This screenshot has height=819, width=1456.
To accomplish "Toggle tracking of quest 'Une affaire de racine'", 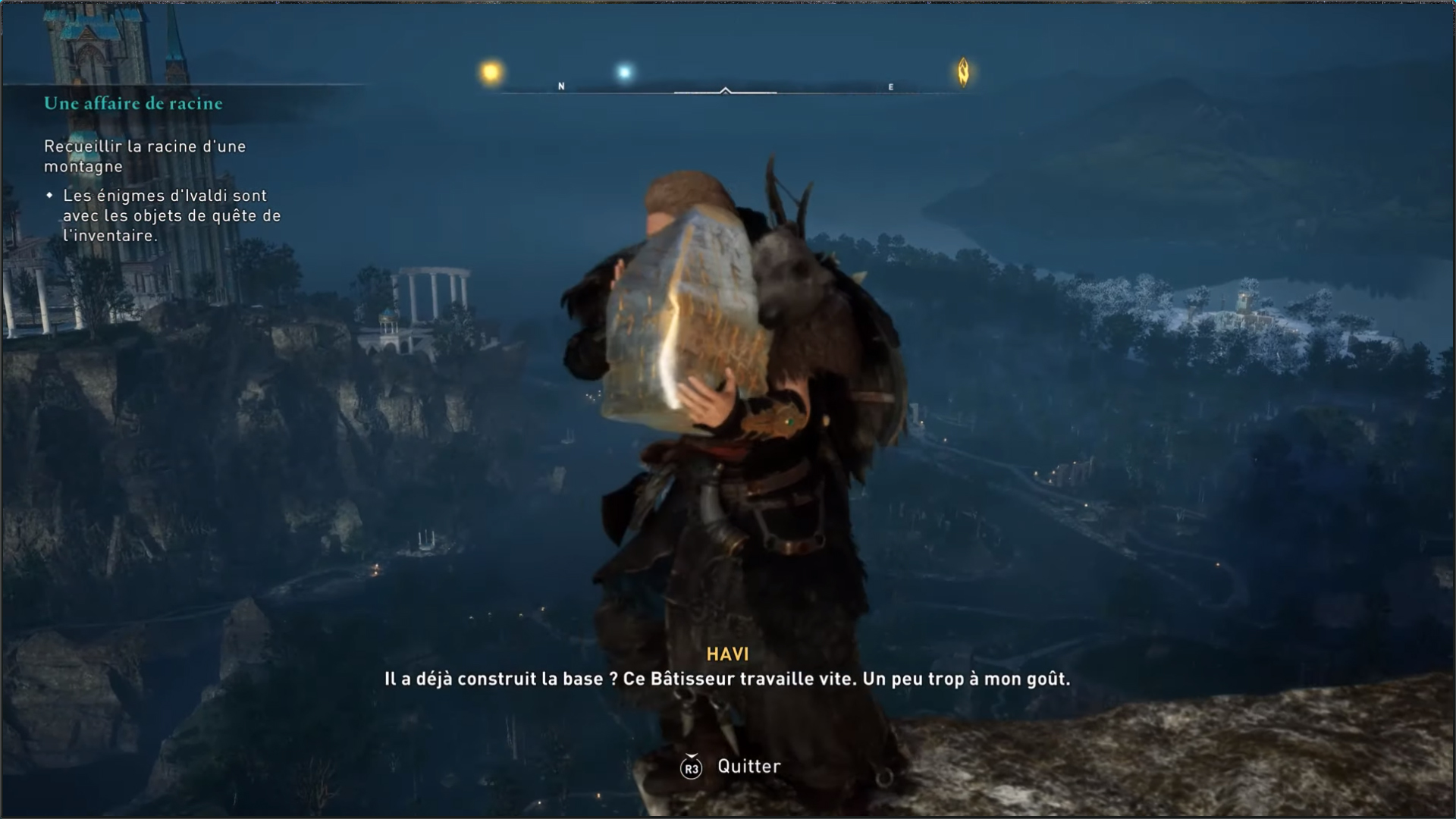I will pyautogui.click(x=133, y=104).
